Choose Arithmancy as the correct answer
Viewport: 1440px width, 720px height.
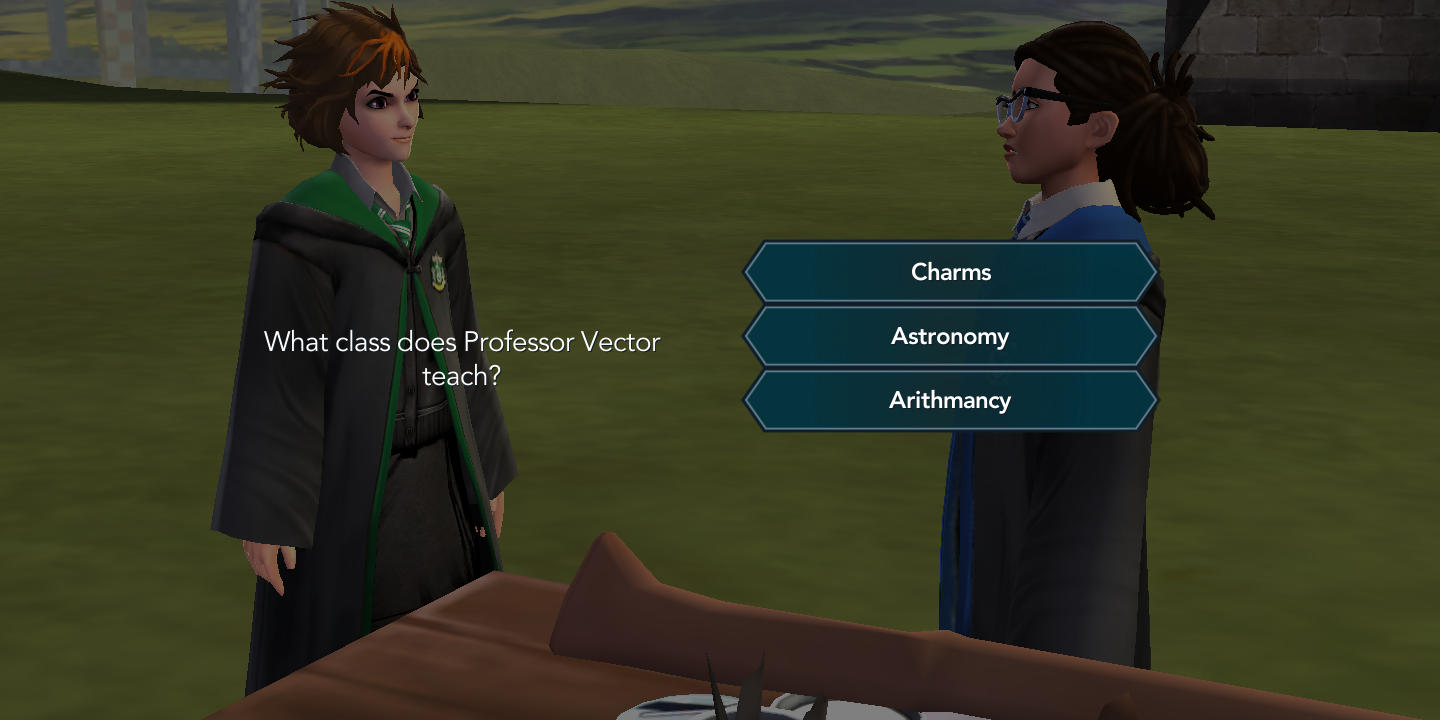coord(949,400)
